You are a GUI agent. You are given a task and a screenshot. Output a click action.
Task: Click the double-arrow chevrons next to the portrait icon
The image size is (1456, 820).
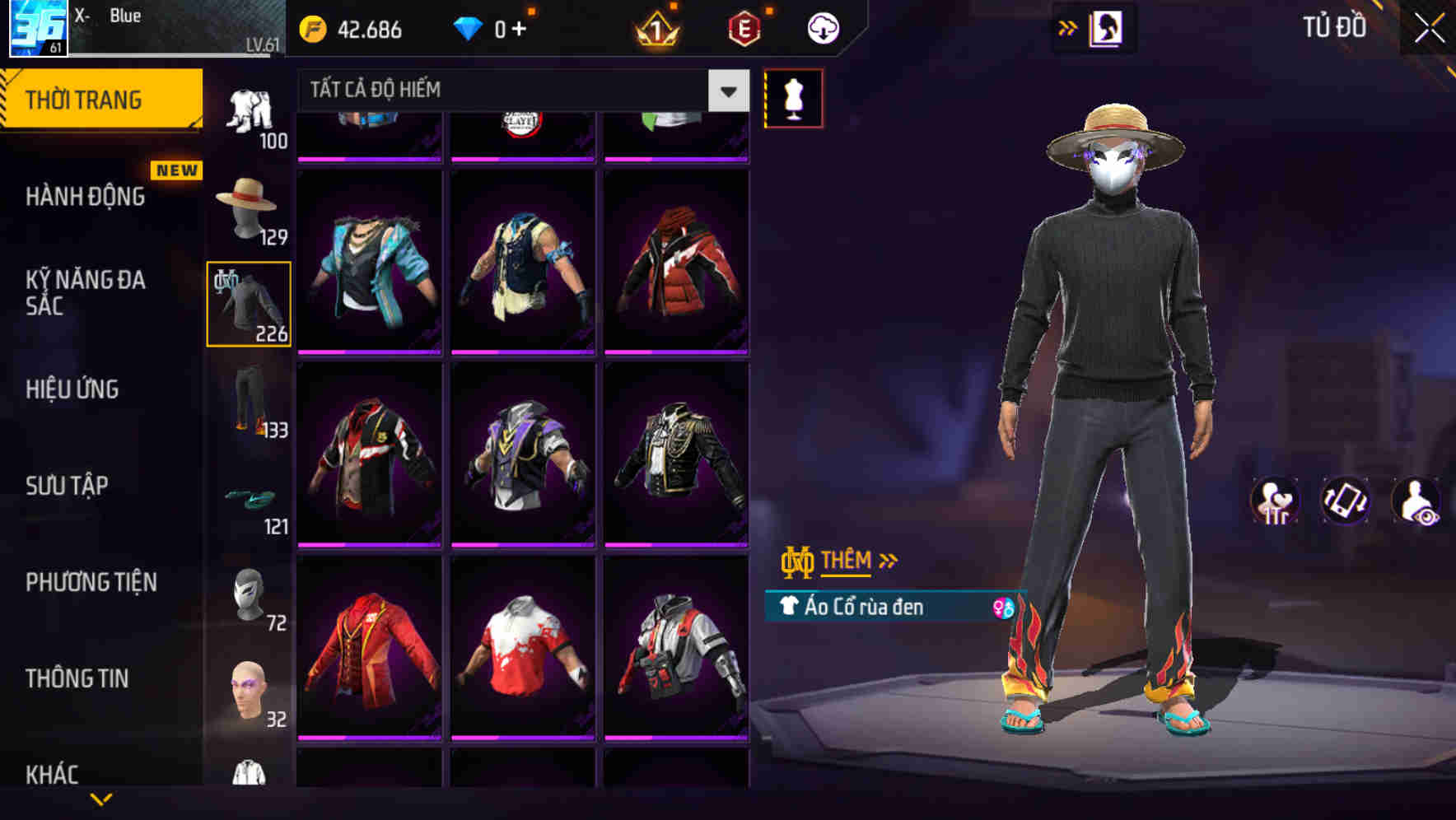click(1068, 26)
